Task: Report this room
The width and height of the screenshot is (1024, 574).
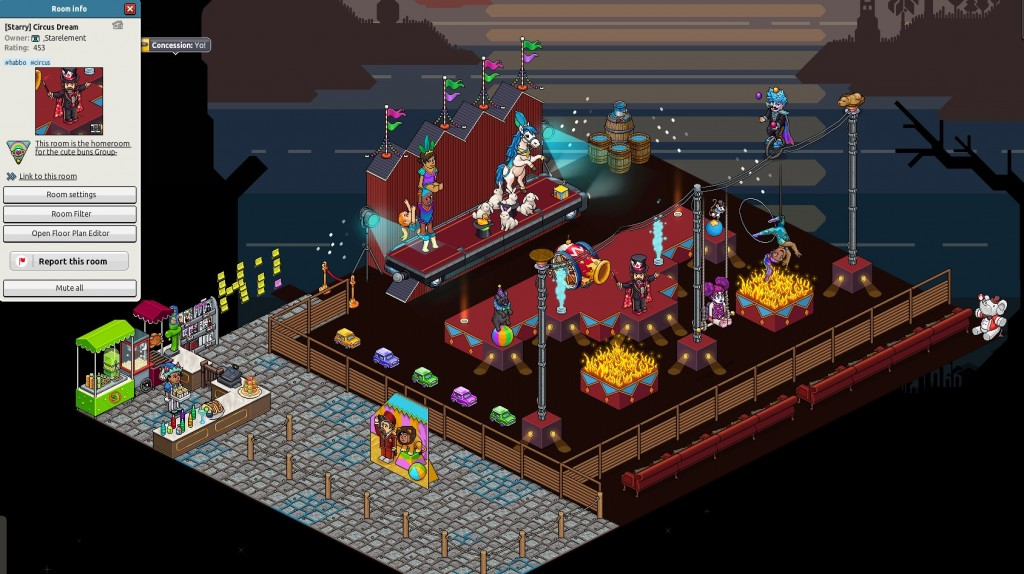Action: 70,261
